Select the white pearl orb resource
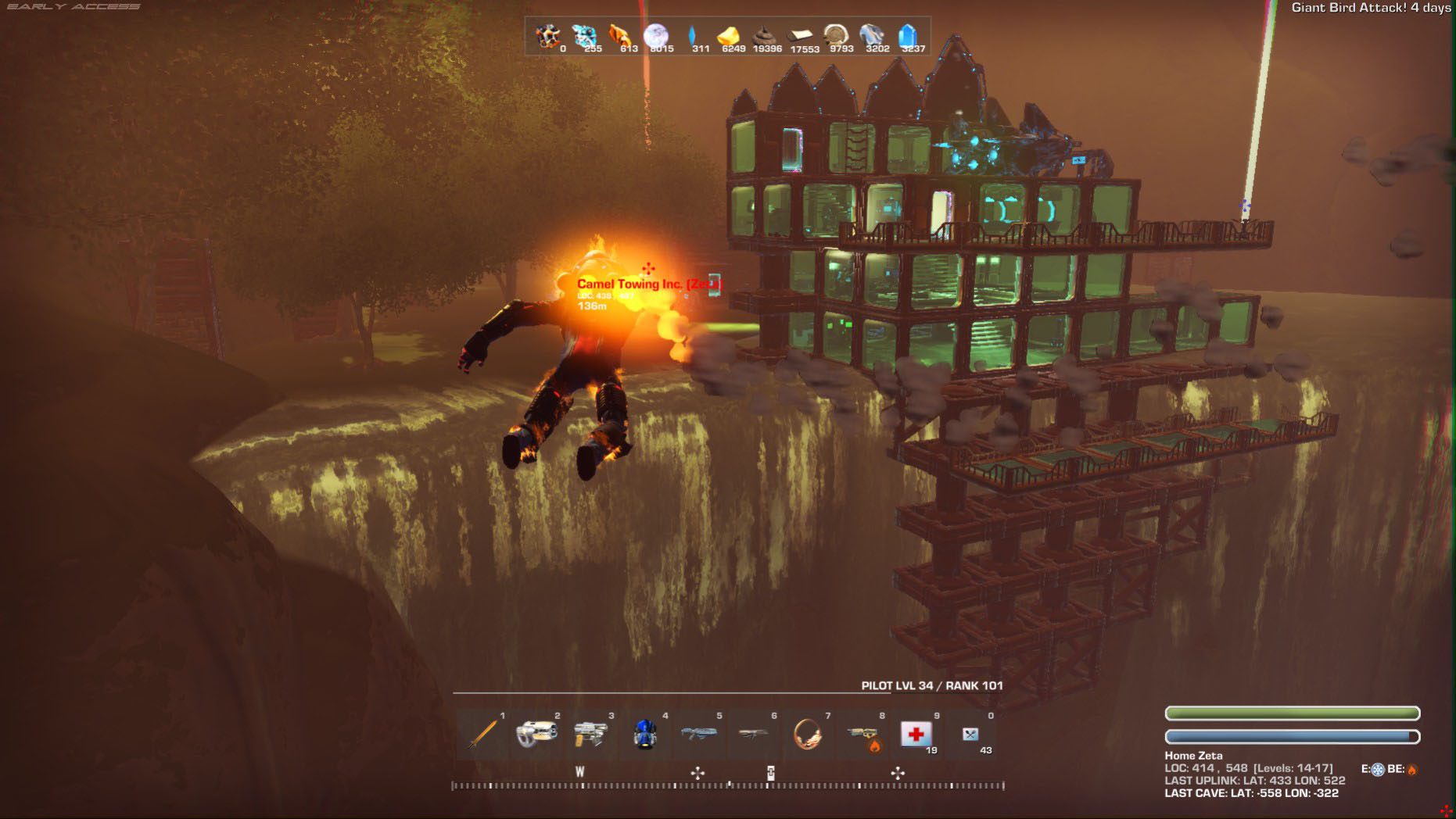The image size is (1456, 819). point(655,35)
